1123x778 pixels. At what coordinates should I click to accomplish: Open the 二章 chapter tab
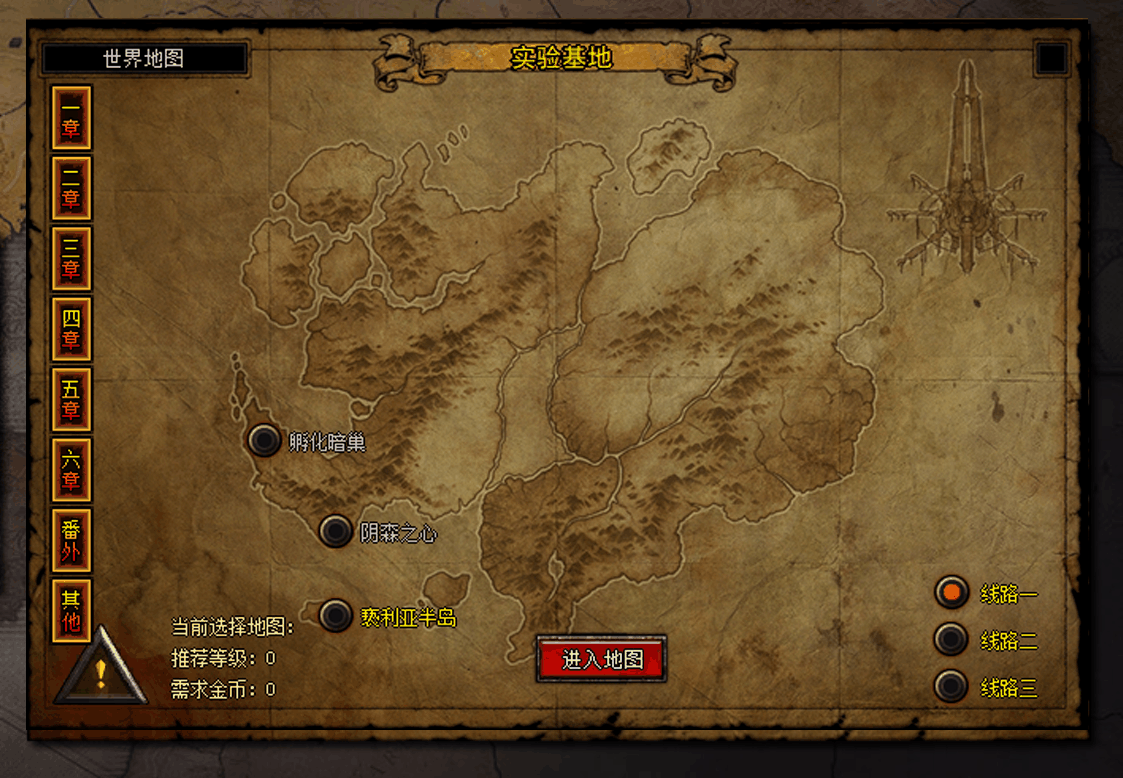(x=71, y=188)
